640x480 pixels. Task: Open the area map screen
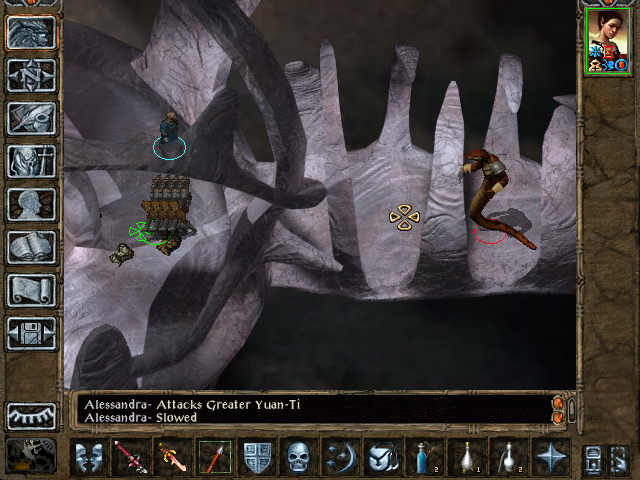[x=32, y=75]
